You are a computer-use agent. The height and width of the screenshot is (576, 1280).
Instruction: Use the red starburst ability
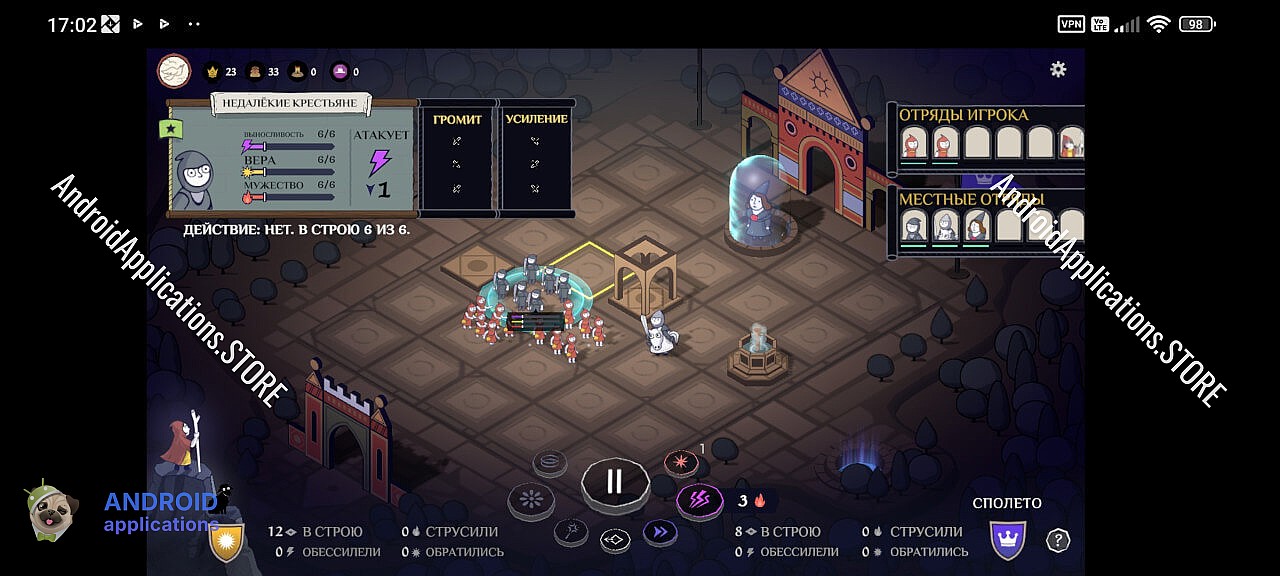pyautogui.click(x=681, y=464)
